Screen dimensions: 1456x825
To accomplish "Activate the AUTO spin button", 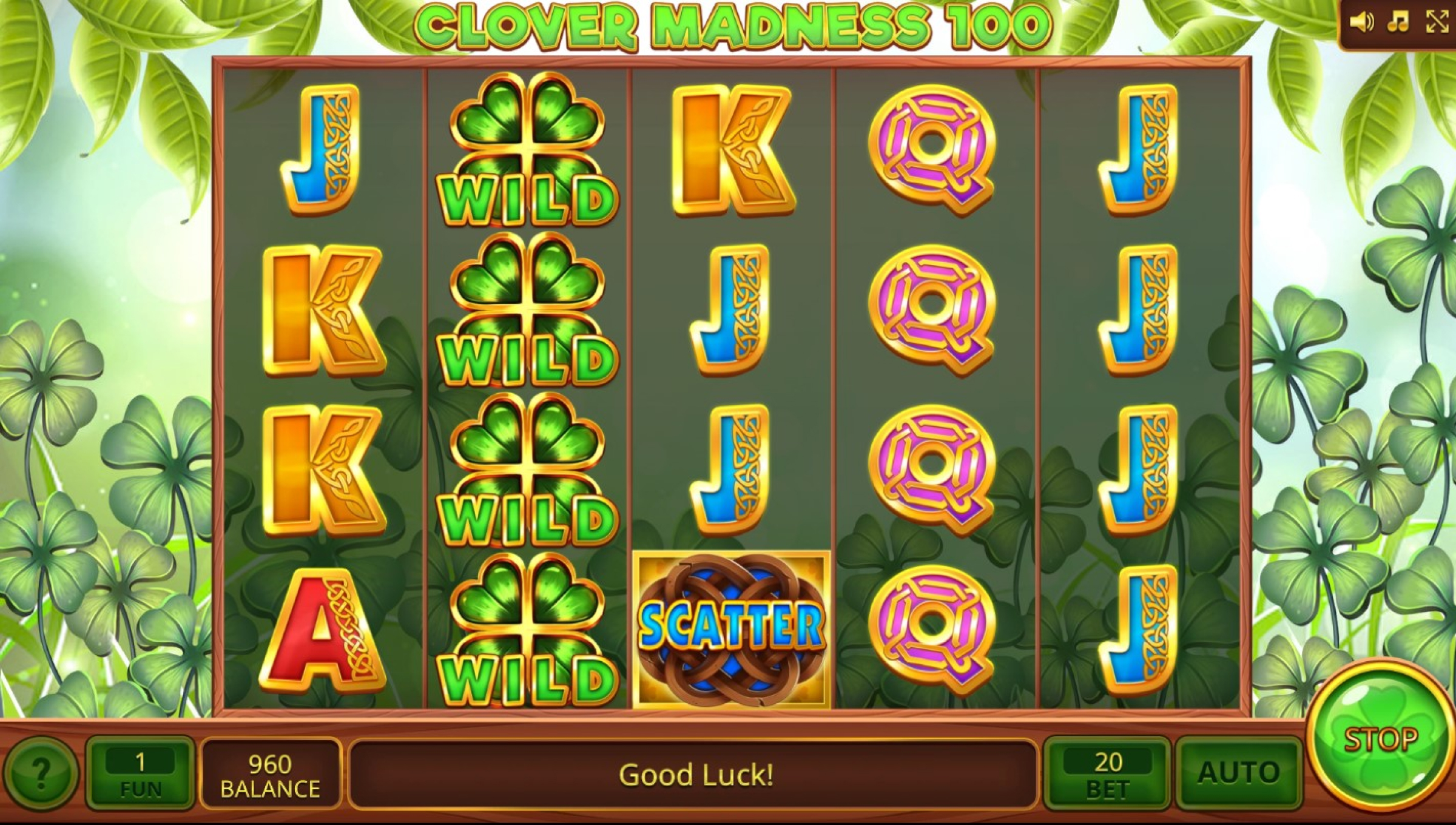I will [1238, 773].
